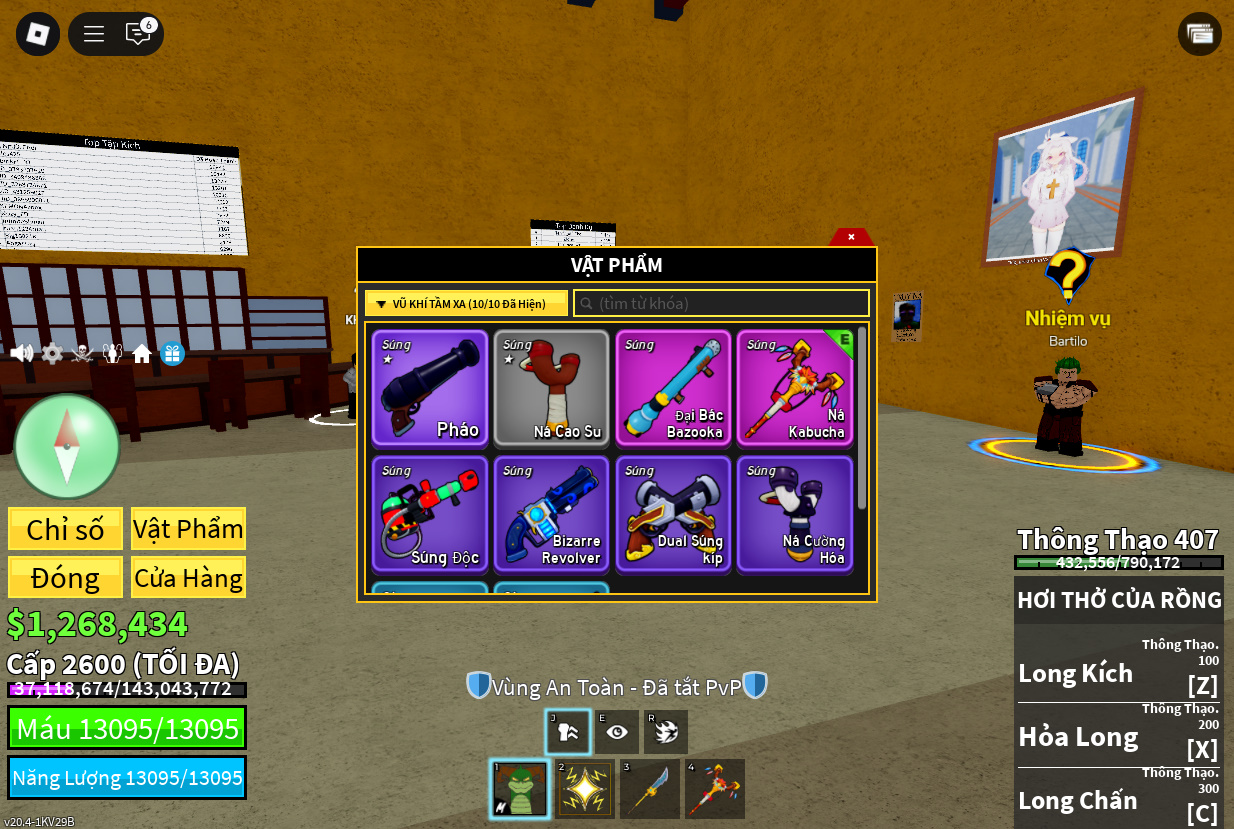
Task: Close the Vật Phẩm inventory window
Action: tap(851, 237)
